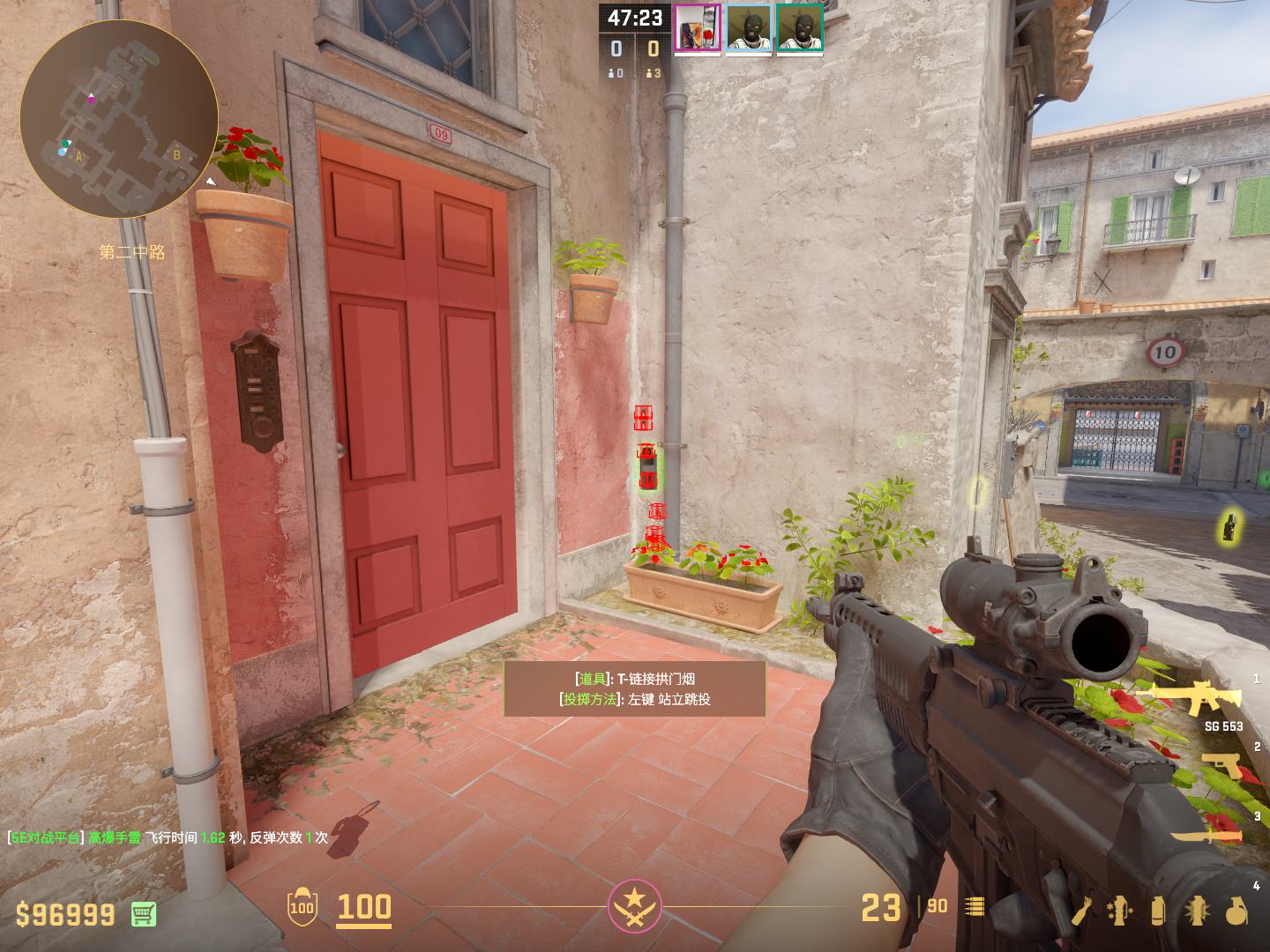
Task: Select the SG 553 rifle slot
Action: (1191, 696)
